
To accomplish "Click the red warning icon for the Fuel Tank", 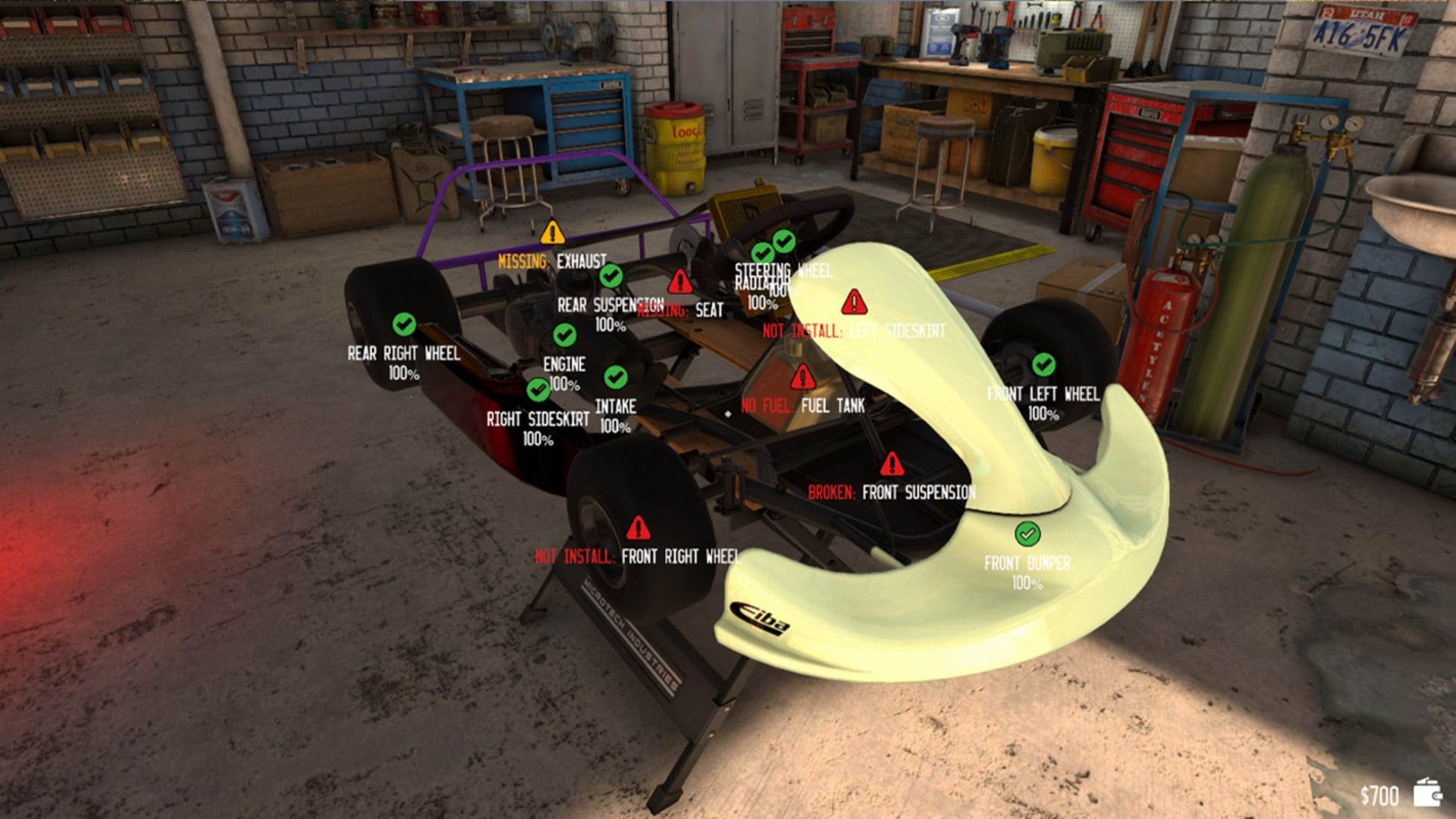I will pyautogui.click(x=804, y=378).
